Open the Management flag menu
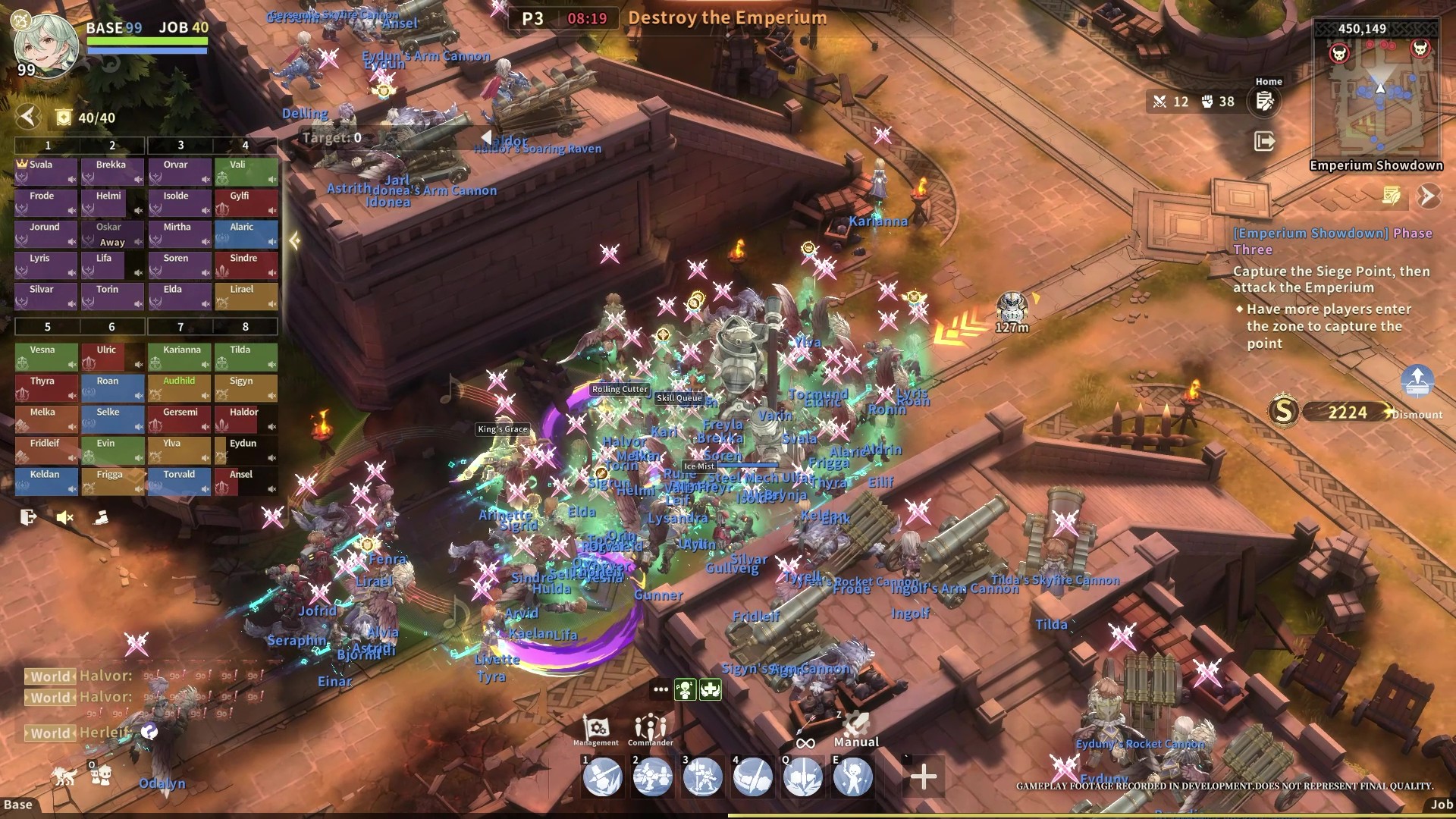Image resolution: width=1456 pixels, height=819 pixels. tap(596, 730)
